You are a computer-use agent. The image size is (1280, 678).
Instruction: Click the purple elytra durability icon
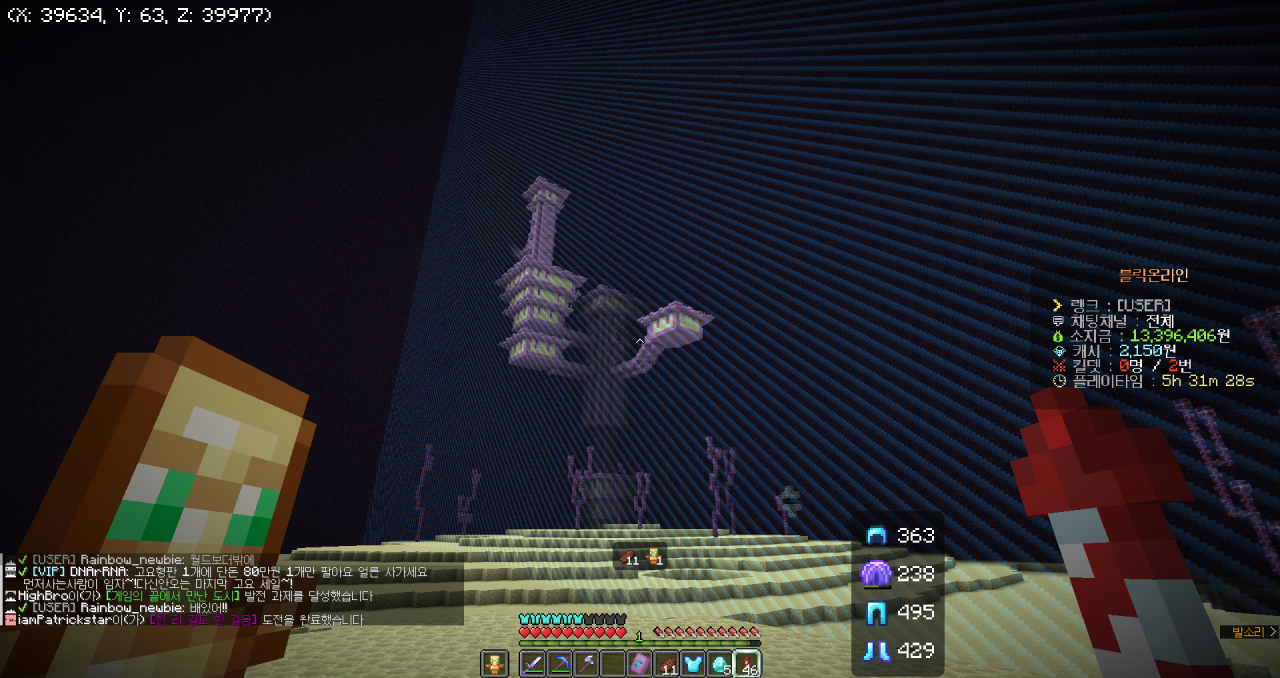pyautogui.click(x=876, y=574)
